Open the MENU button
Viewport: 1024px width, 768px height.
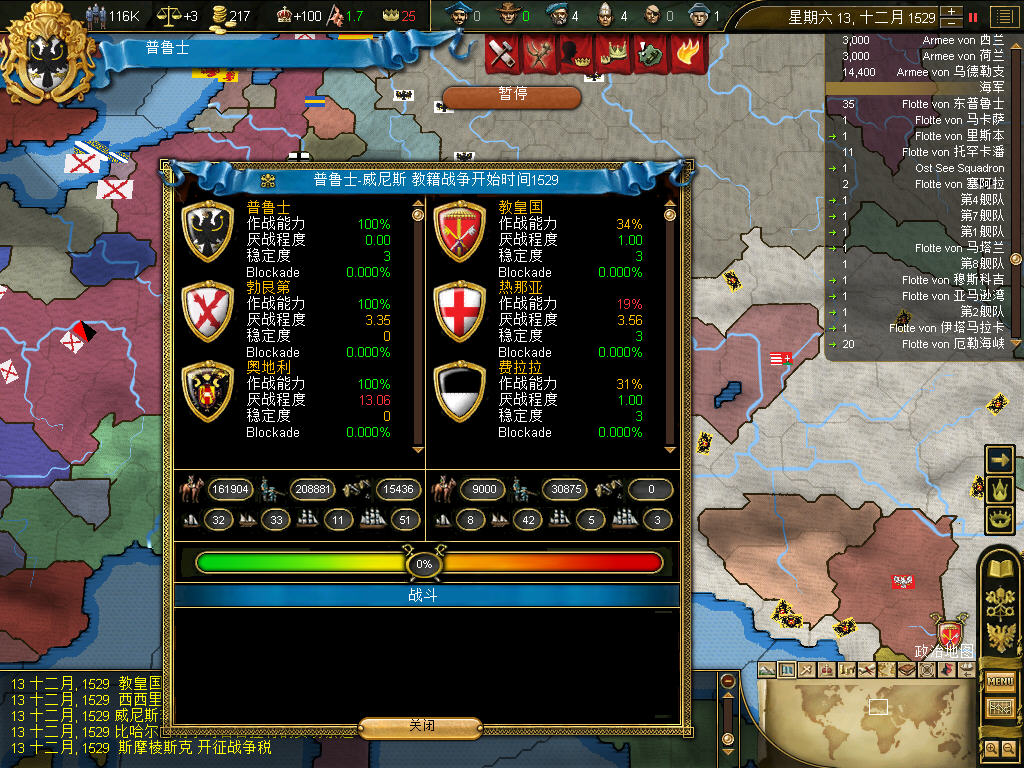tap(1000, 682)
